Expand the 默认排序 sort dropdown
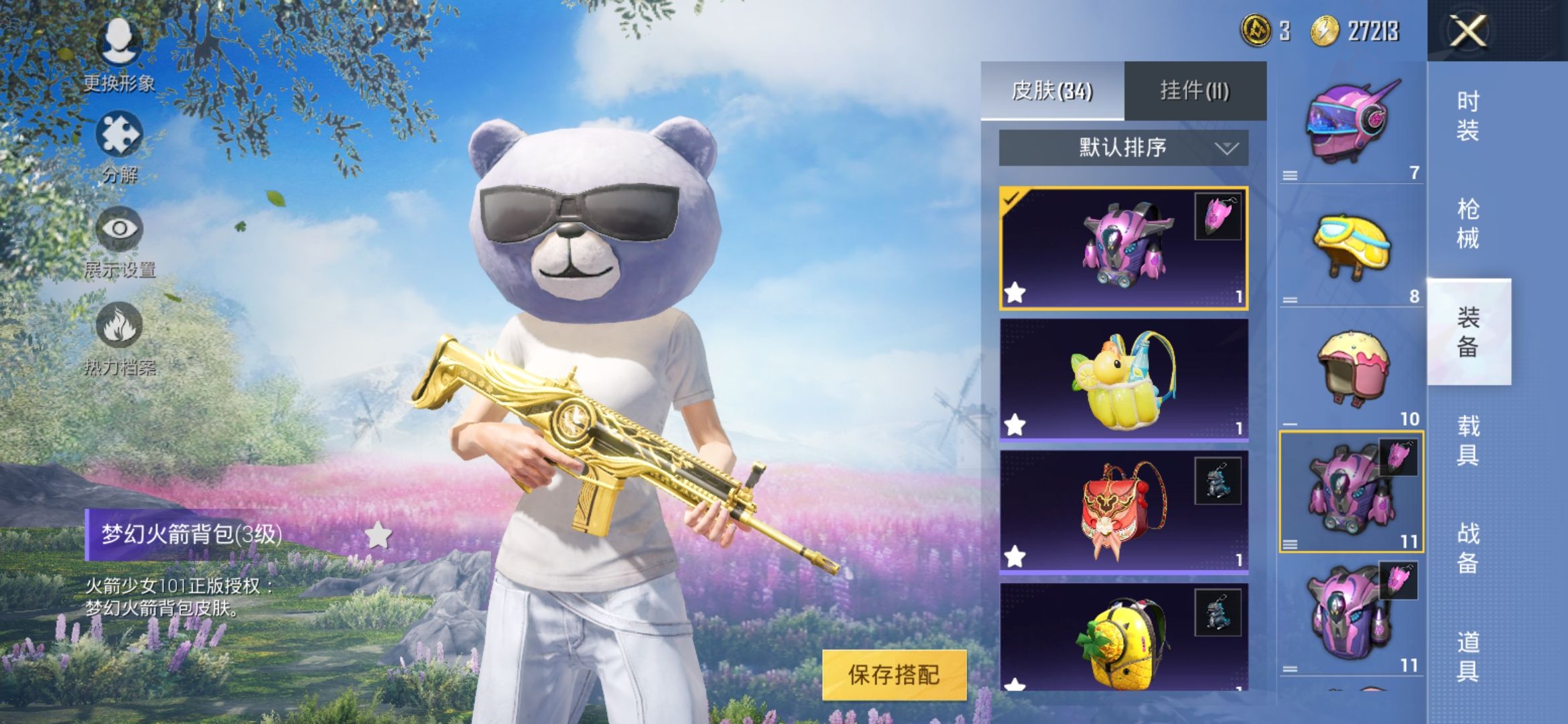The image size is (1568, 724). click(x=1123, y=147)
